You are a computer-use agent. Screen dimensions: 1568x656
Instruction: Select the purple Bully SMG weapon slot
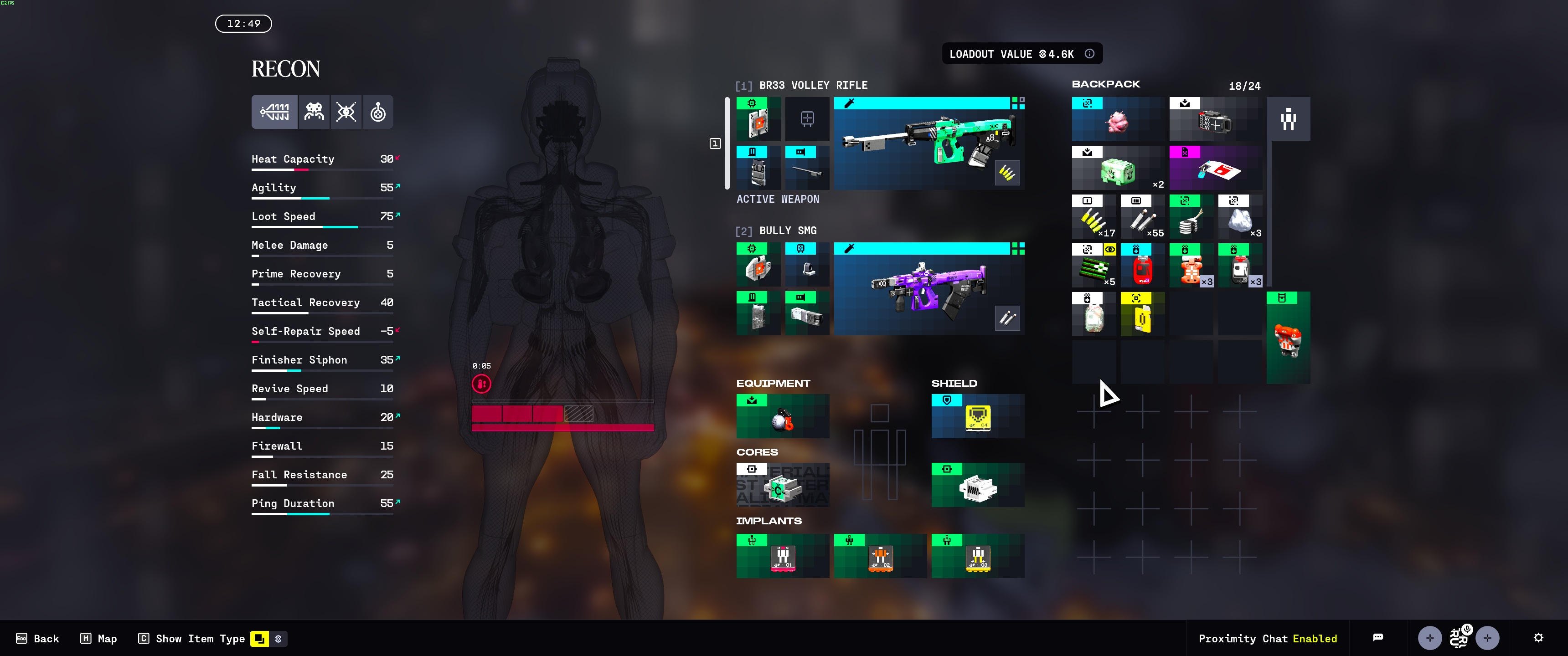click(x=928, y=289)
